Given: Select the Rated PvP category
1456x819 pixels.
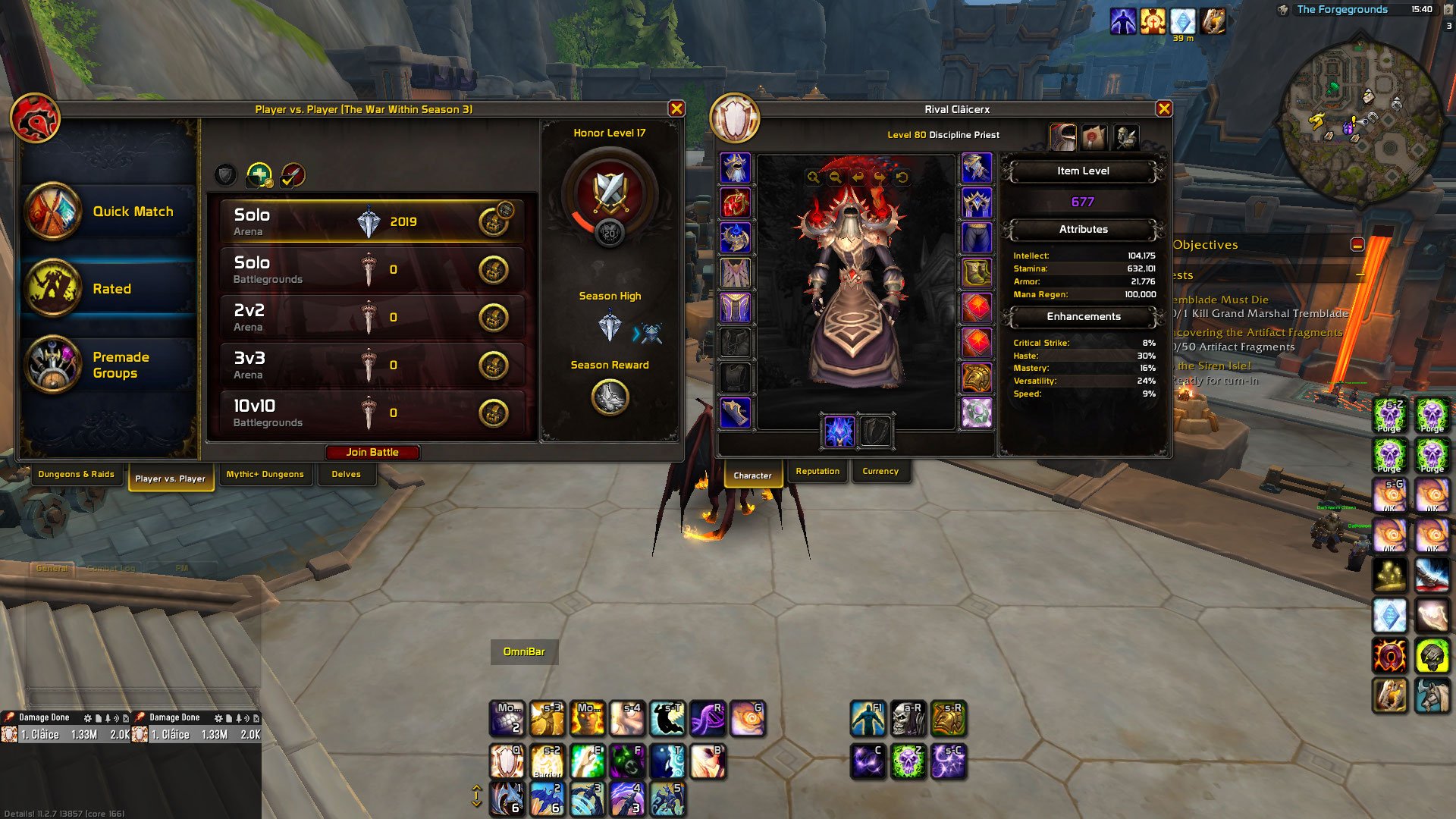Looking at the screenshot, I should (108, 289).
